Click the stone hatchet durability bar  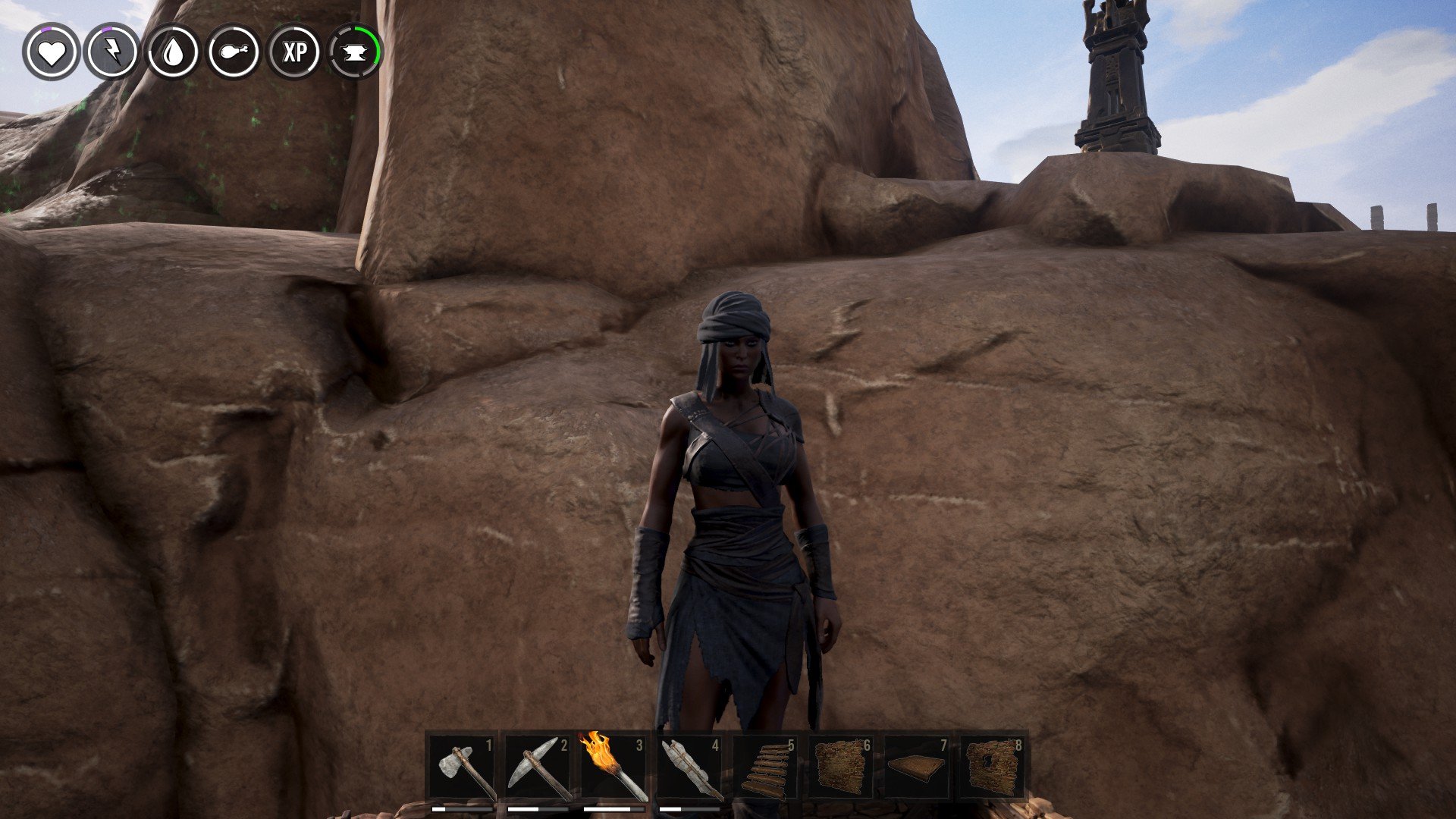pyautogui.click(x=463, y=808)
